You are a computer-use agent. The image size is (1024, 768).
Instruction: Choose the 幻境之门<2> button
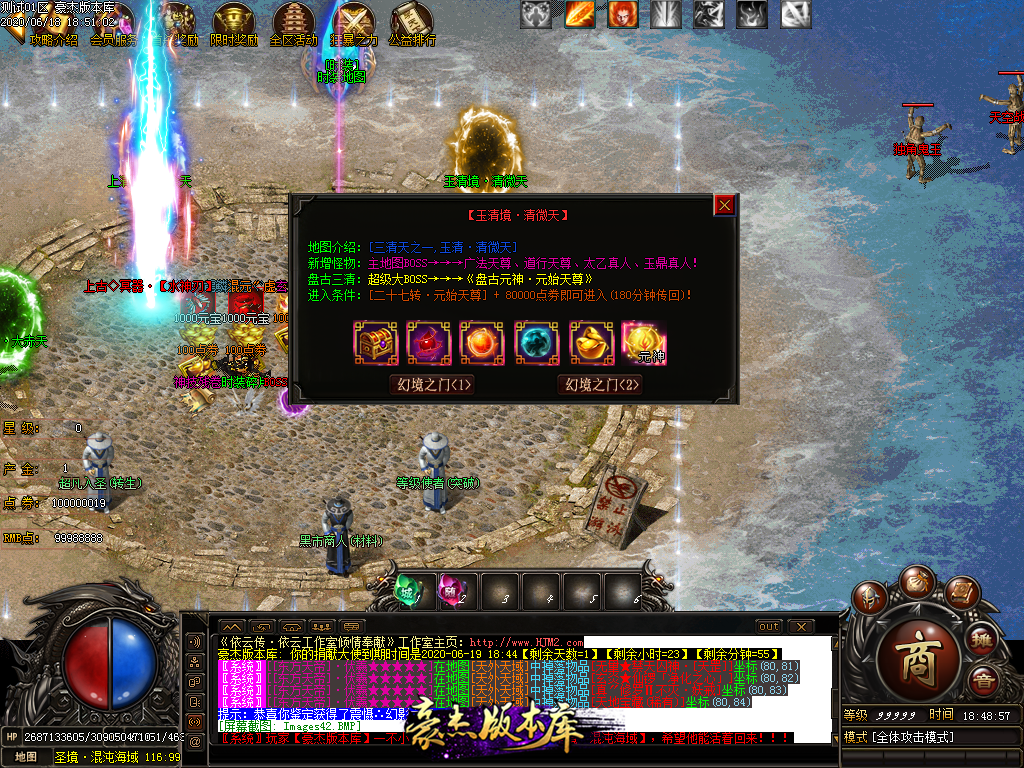click(600, 384)
